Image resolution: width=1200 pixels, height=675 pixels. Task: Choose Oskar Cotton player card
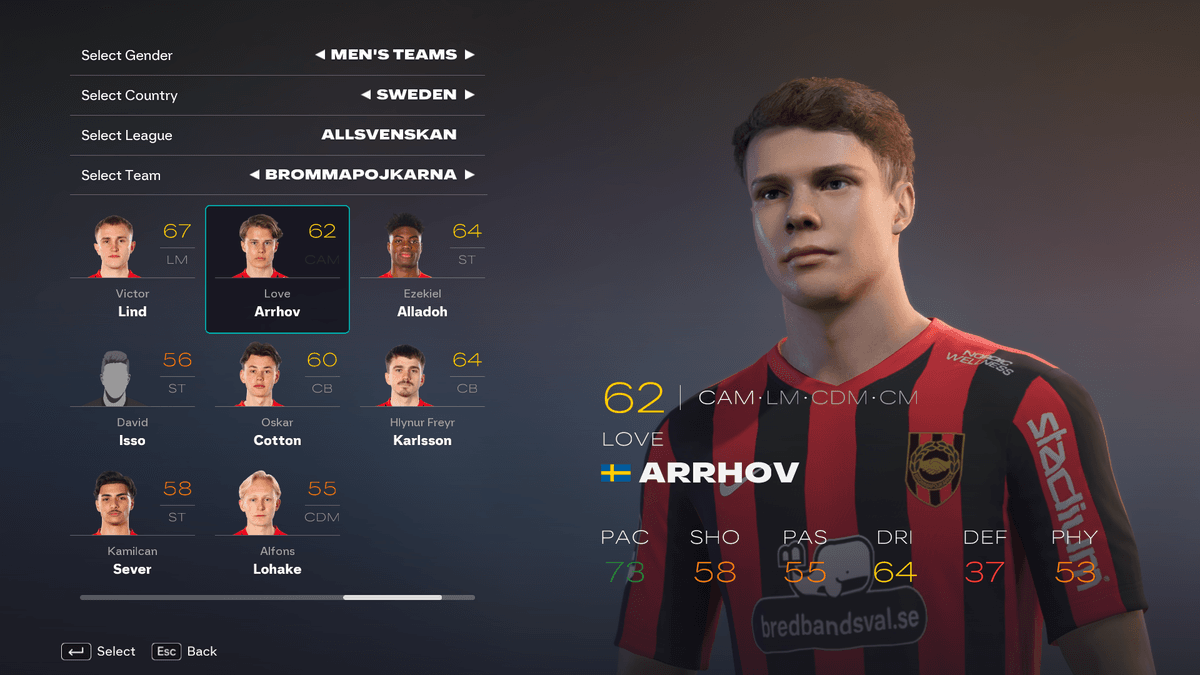pyautogui.click(x=277, y=396)
